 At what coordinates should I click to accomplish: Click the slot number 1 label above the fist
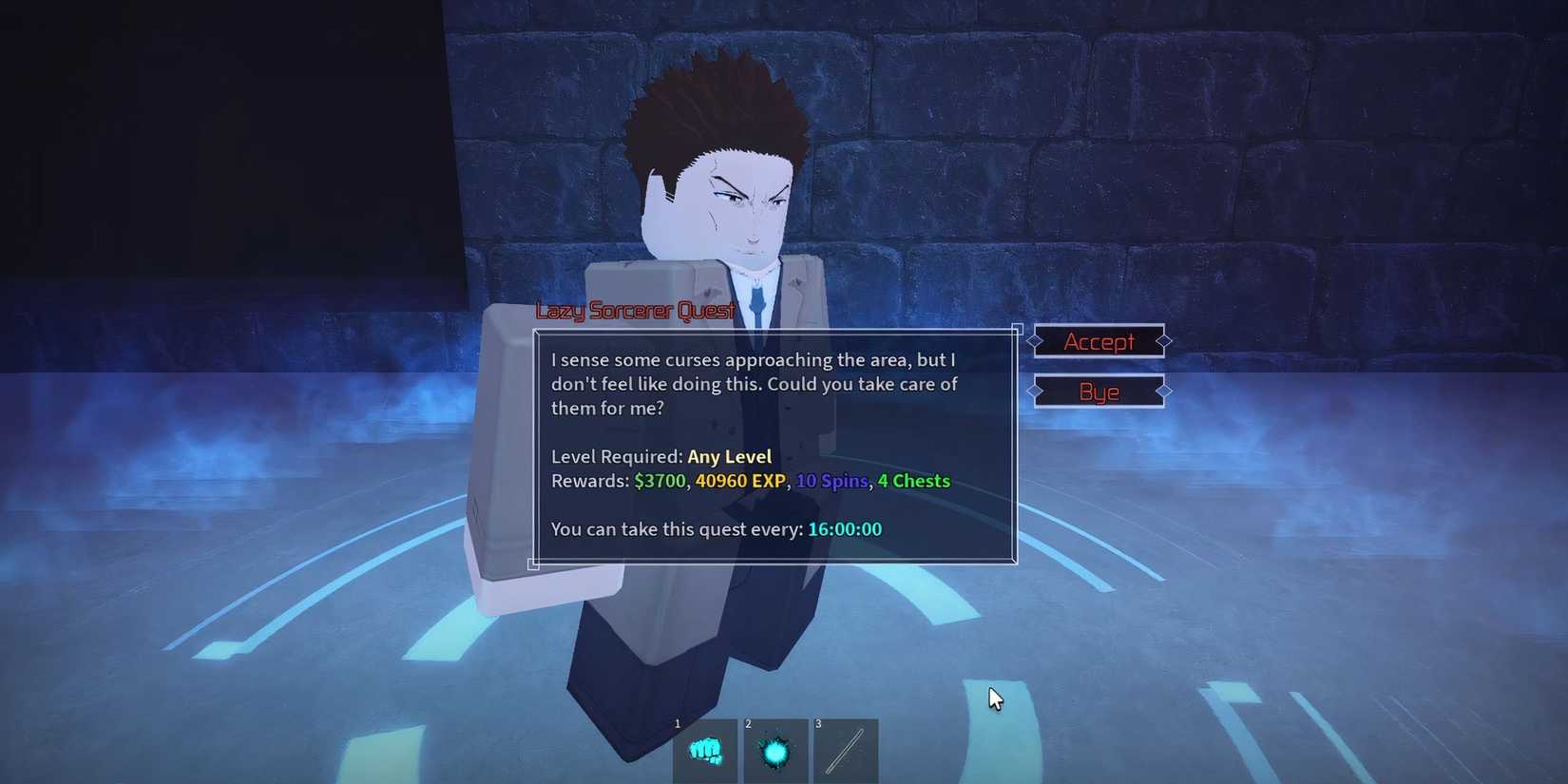click(678, 723)
